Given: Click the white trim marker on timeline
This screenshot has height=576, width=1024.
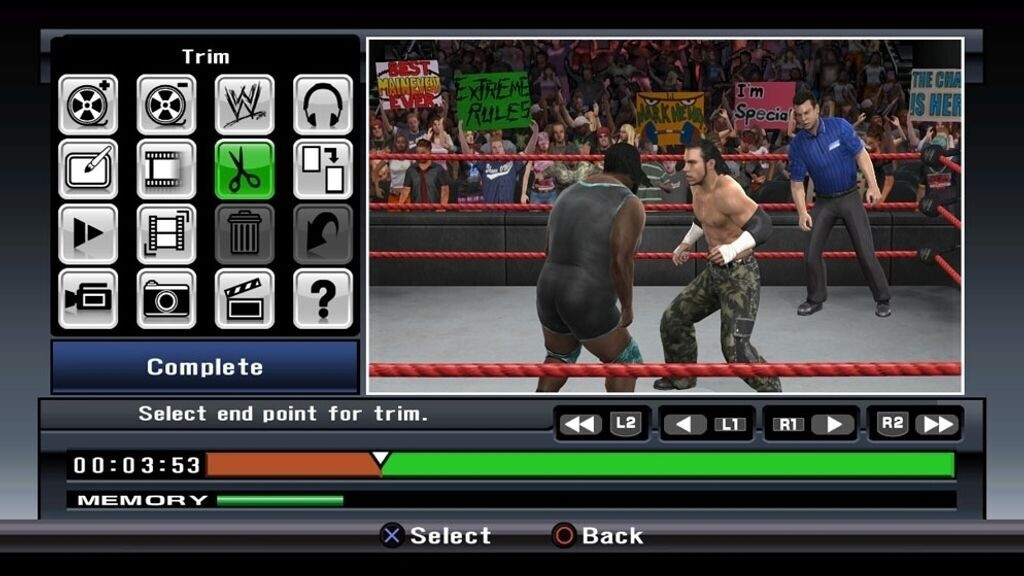Looking at the screenshot, I should coord(380,459).
